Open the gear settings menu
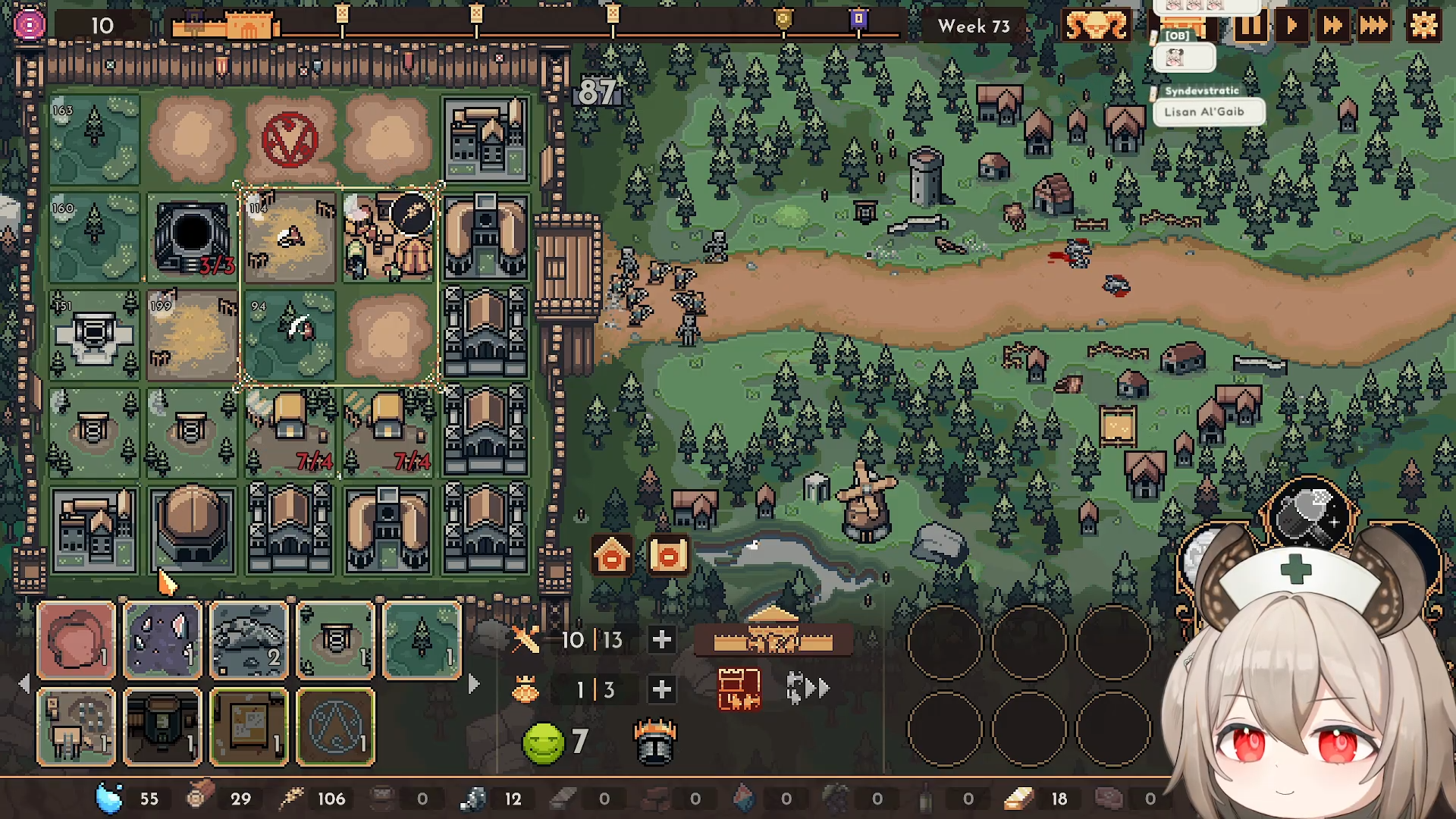1456x819 pixels. 1423,26
